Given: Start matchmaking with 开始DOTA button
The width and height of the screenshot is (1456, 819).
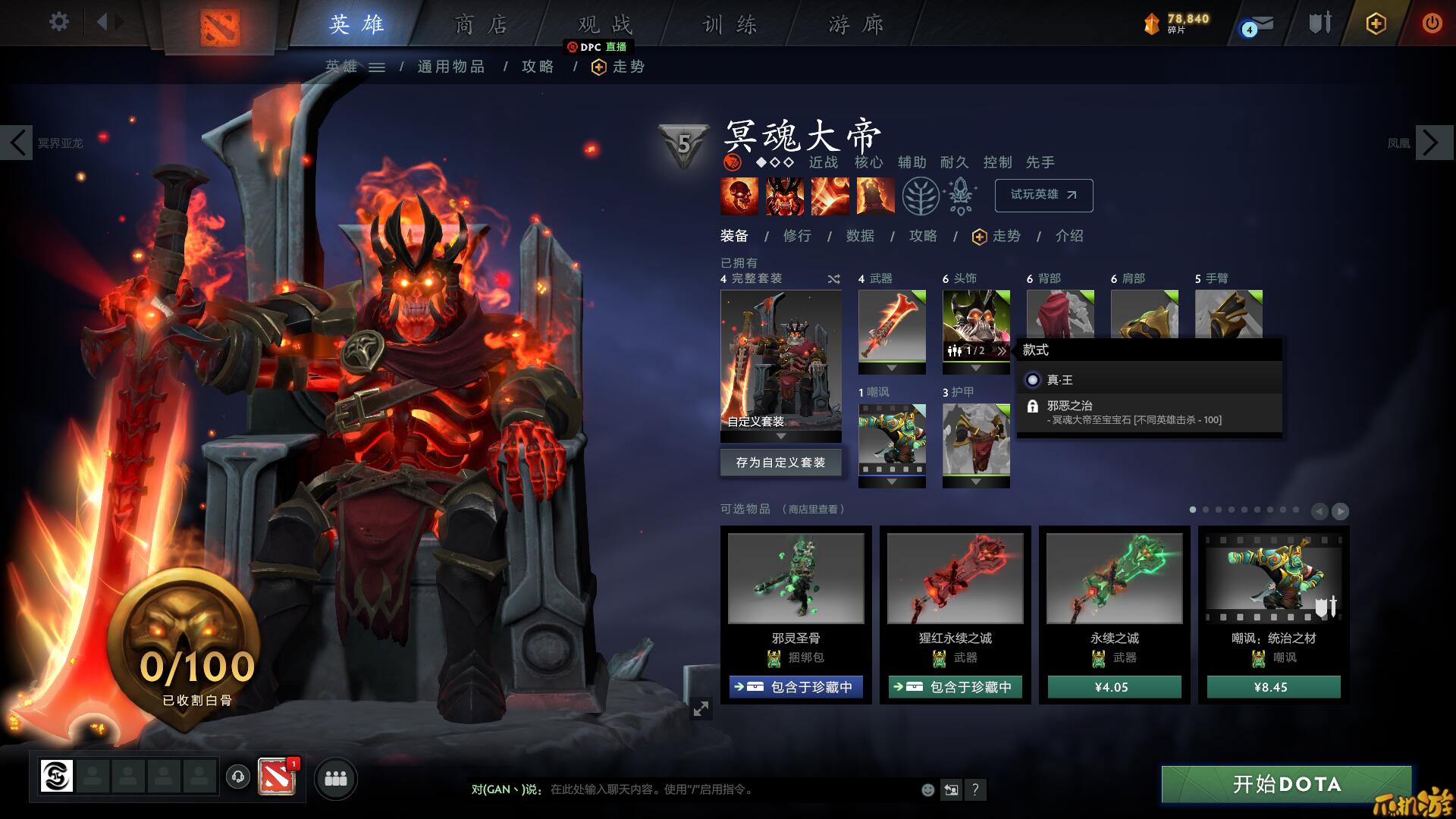Looking at the screenshot, I should [1286, 784].
